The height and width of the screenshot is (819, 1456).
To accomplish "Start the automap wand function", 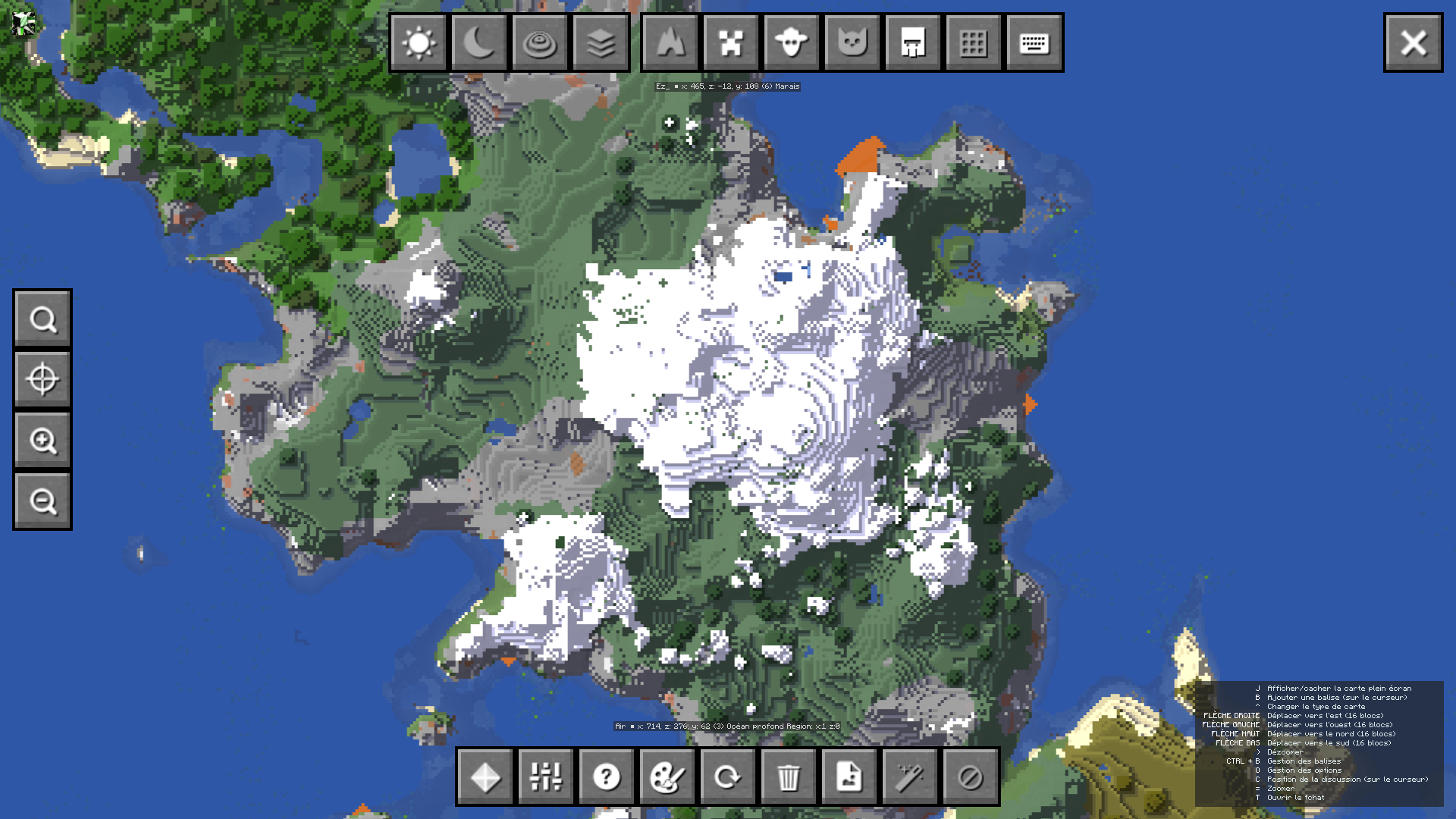I will (909, 777).
